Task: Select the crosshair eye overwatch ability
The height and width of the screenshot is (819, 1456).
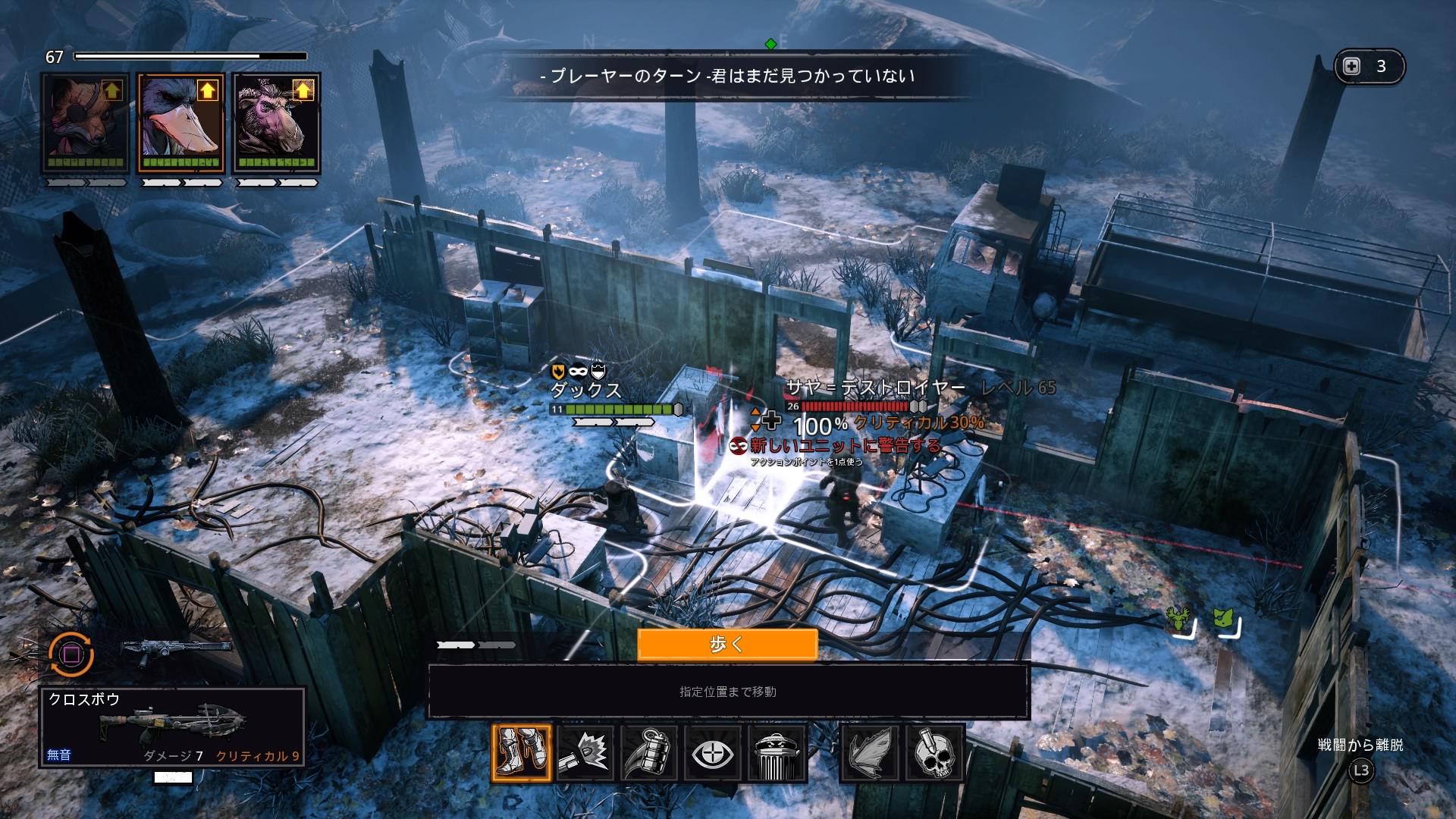Action: 712,753
